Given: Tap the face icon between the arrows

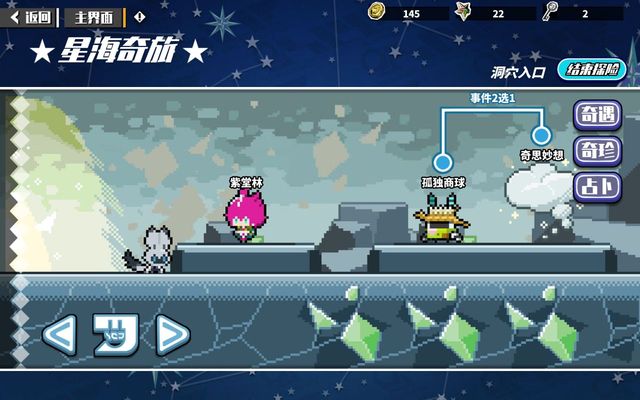Looking at the screenshot, I should (114, 333).
